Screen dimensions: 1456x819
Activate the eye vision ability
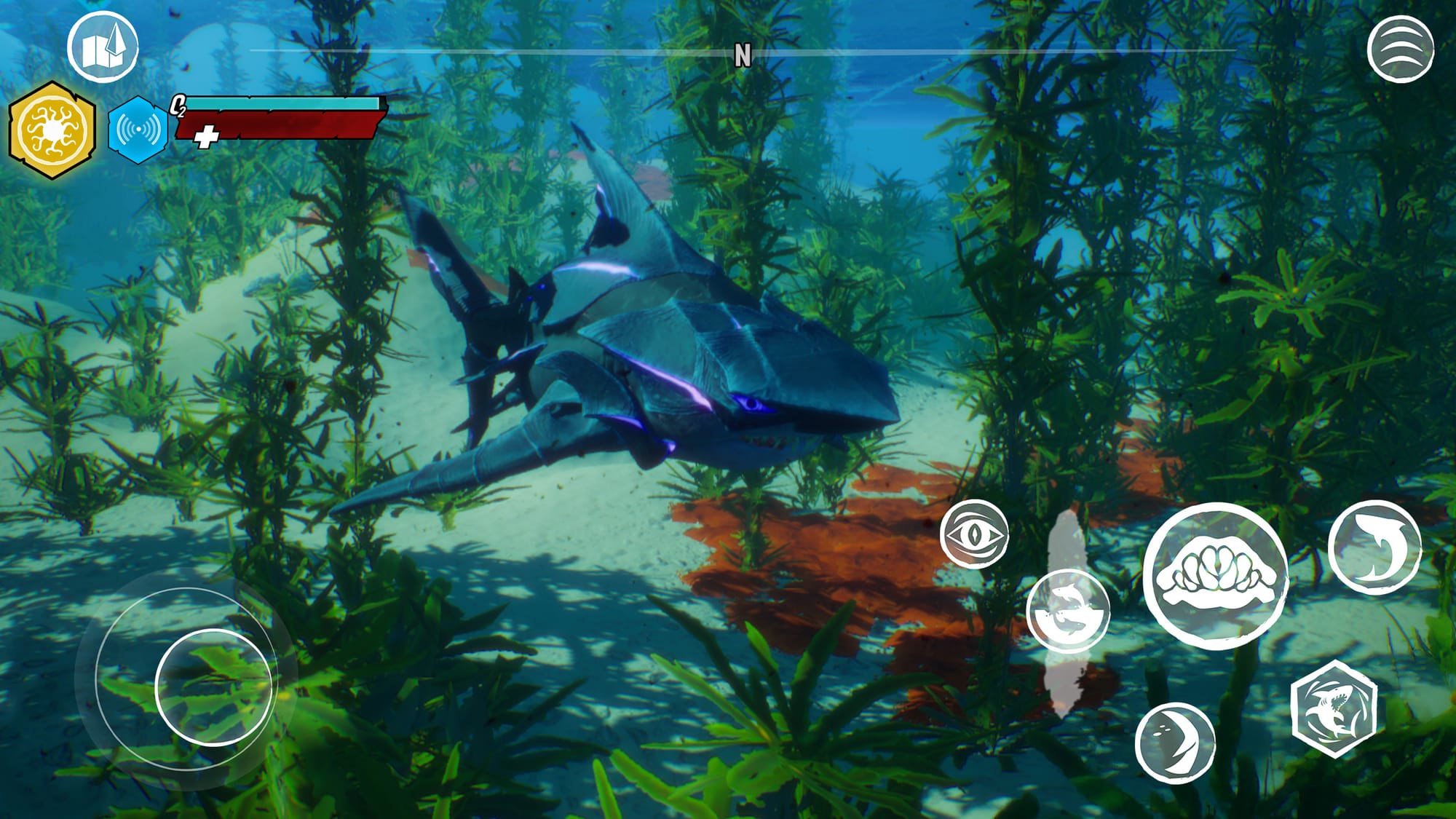tap(974, 534)
